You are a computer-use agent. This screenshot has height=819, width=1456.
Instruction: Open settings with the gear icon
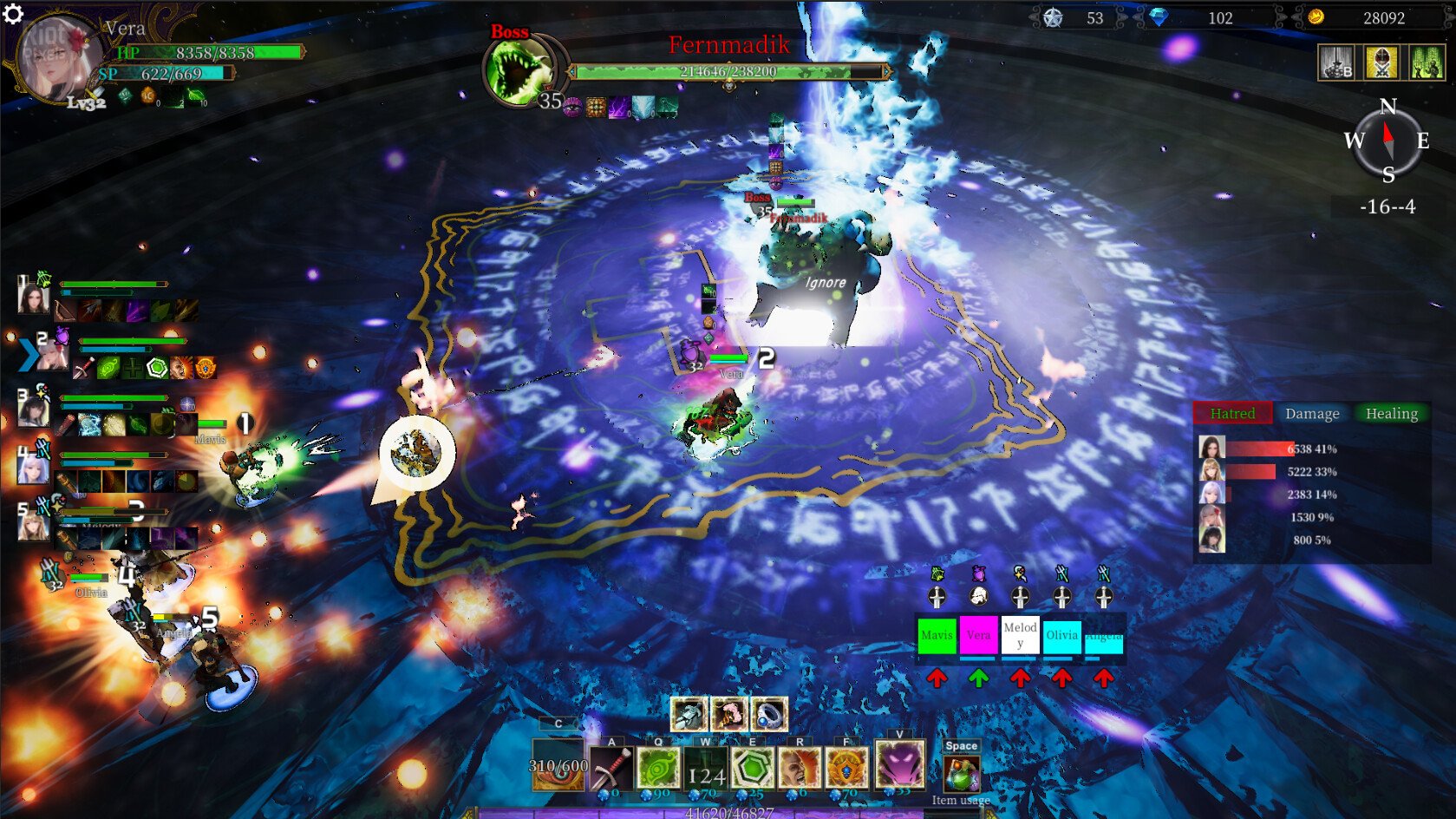click(x=13, y=14)
